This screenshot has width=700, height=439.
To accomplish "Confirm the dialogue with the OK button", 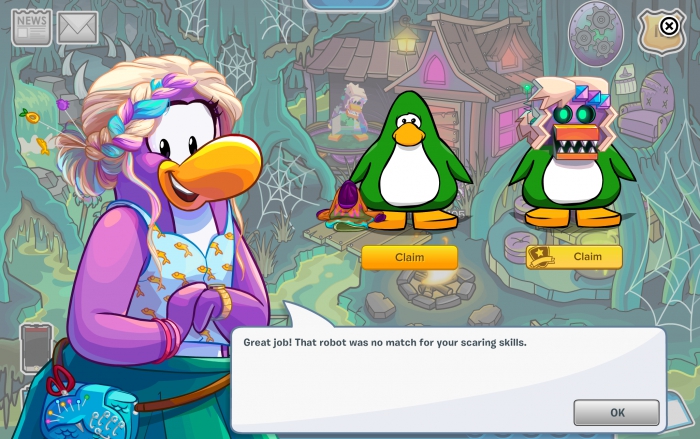I will [616, 412].
